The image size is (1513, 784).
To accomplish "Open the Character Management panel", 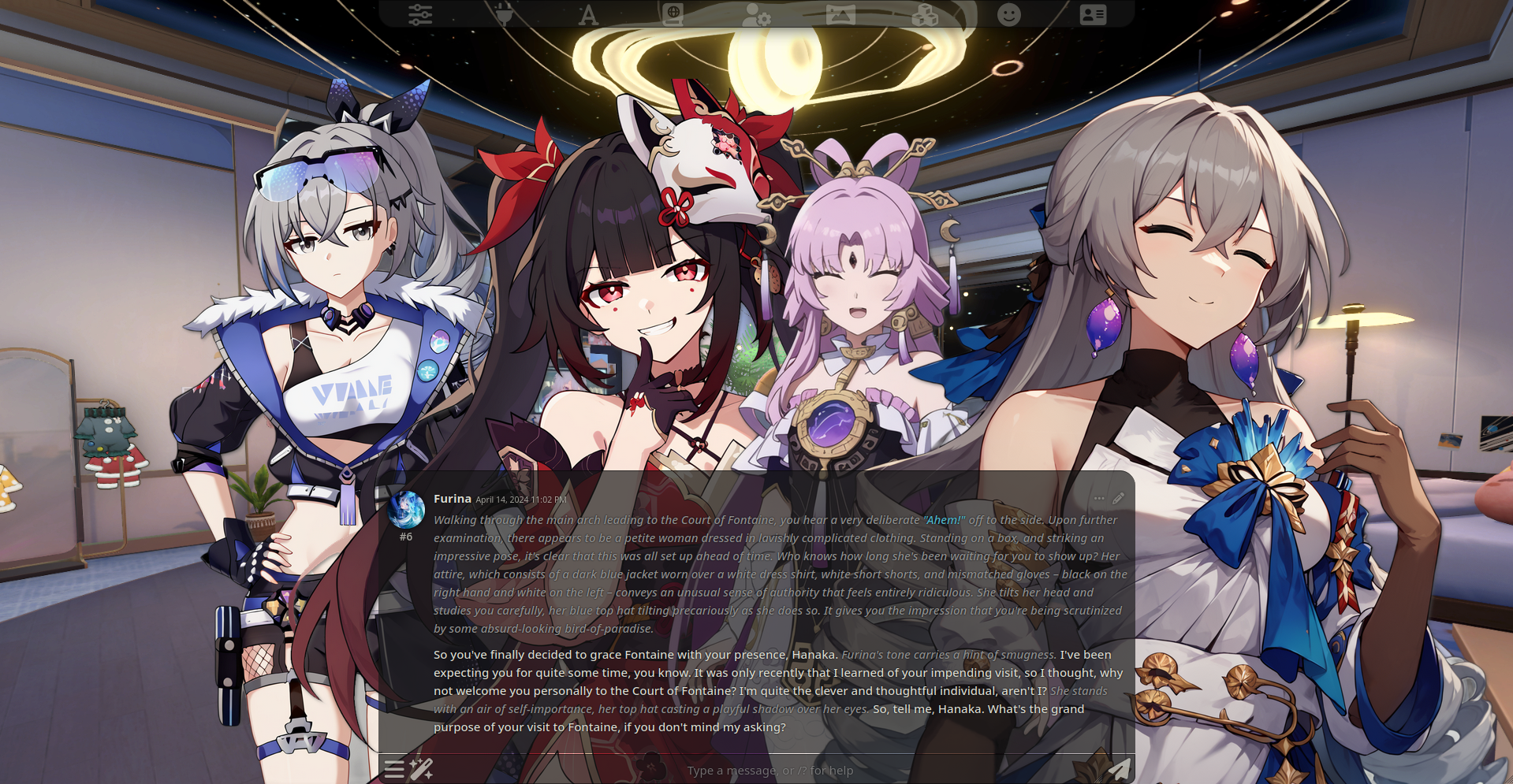I will click(1093, 13).
